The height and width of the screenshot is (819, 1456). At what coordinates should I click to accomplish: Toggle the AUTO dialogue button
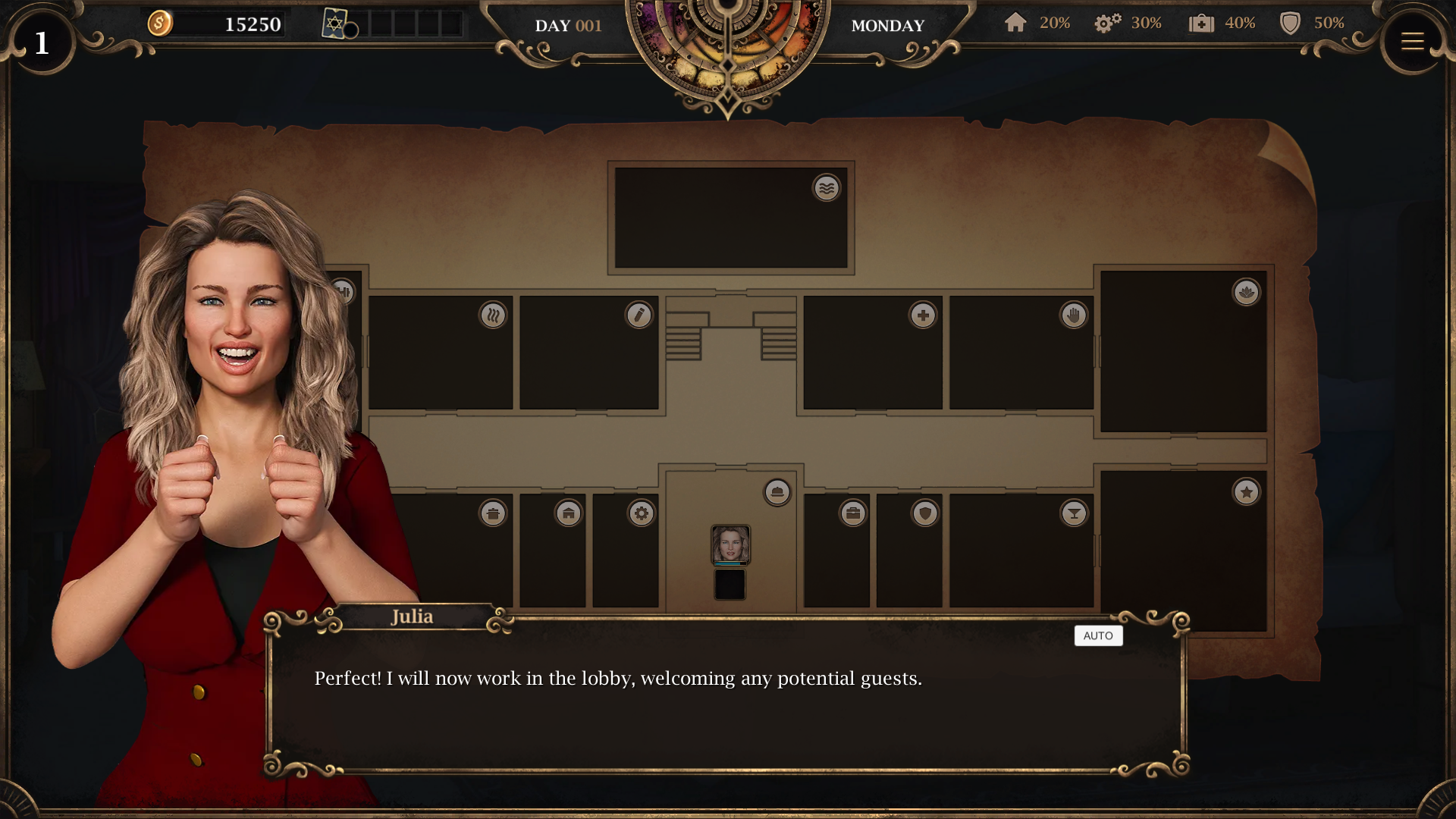[1098, 635]
